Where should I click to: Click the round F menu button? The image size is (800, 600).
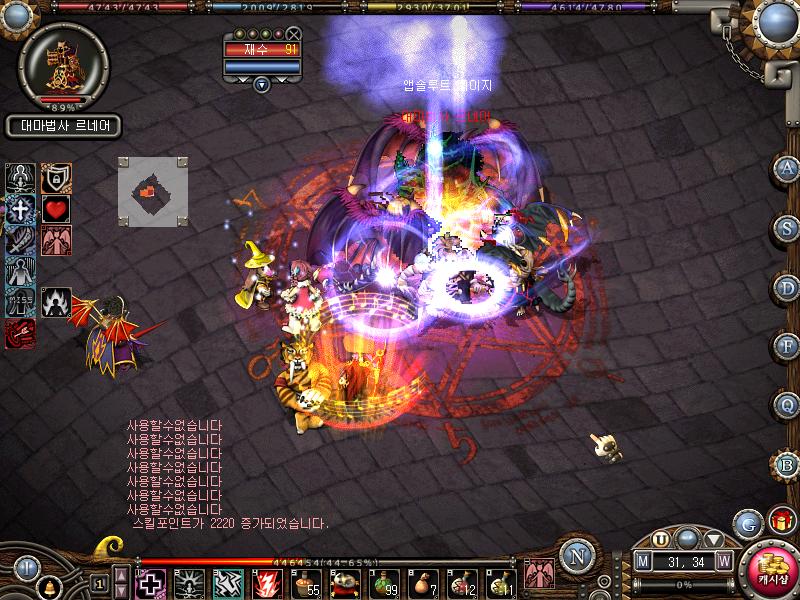(x=787, y=347)
